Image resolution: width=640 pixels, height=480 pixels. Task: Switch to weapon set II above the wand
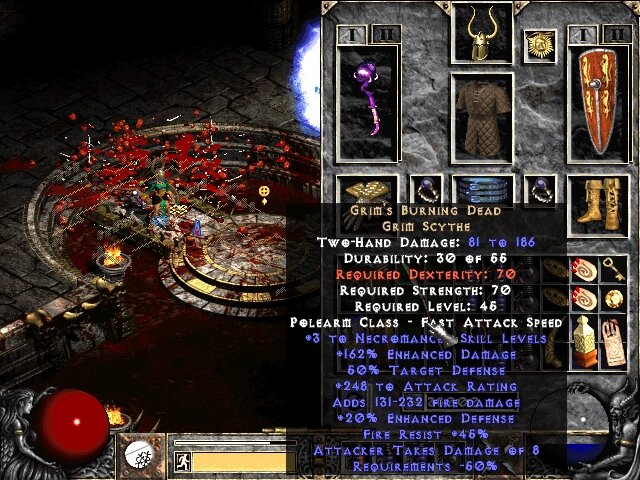coord(389,37)
